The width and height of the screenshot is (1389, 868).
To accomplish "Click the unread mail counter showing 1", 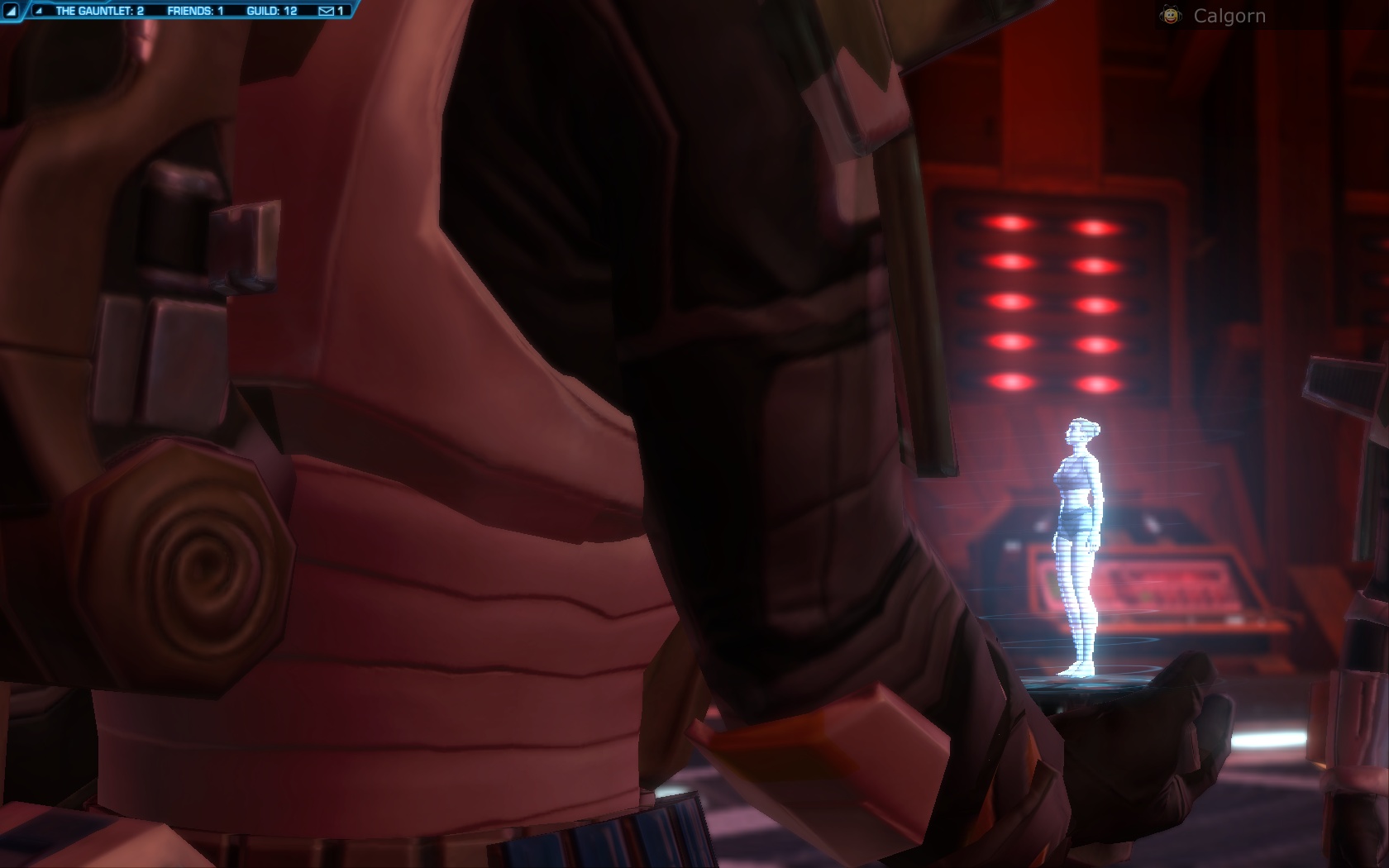I will coord(339,11).
